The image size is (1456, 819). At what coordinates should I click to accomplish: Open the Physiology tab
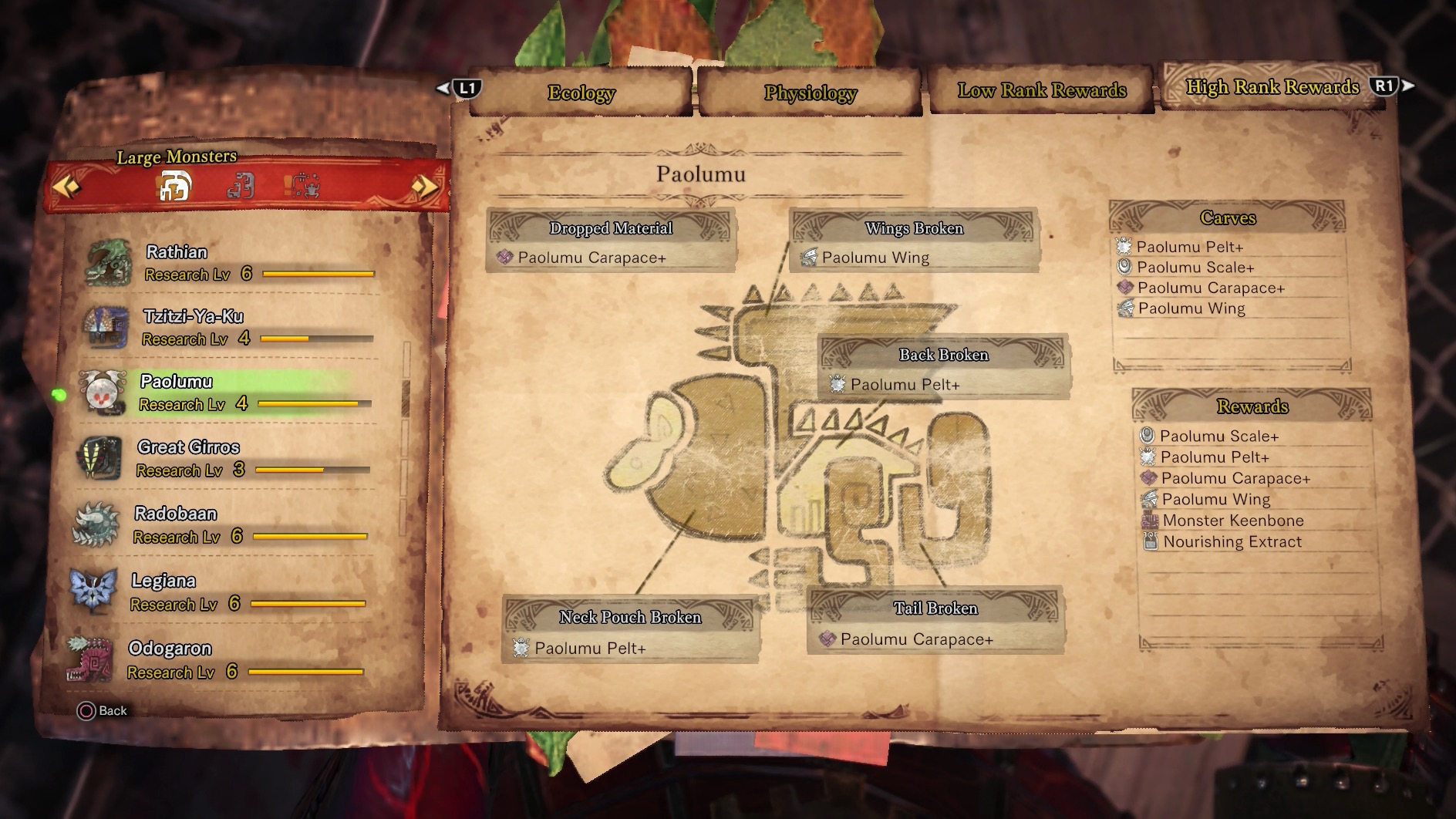(x=810, y=93)
